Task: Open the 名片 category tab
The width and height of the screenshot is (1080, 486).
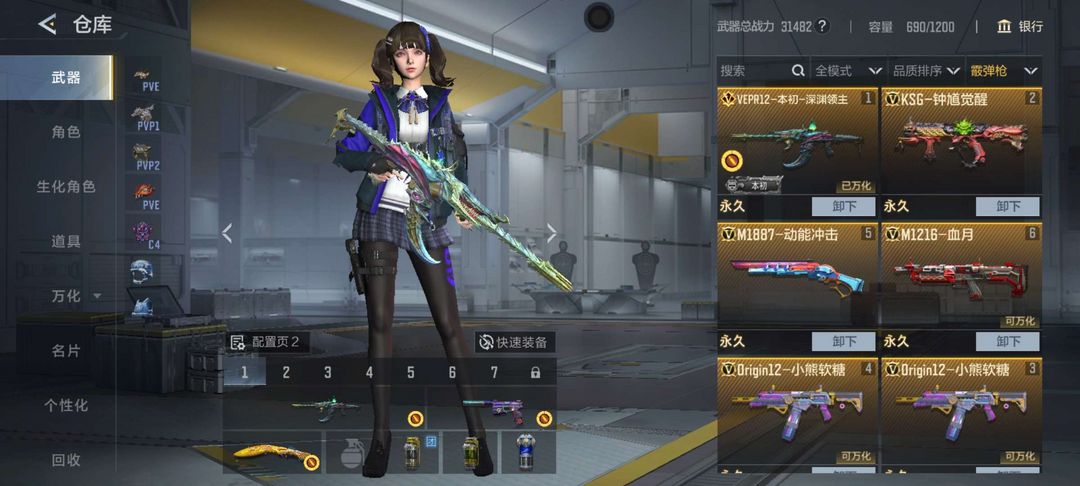Action: (66, 351)
